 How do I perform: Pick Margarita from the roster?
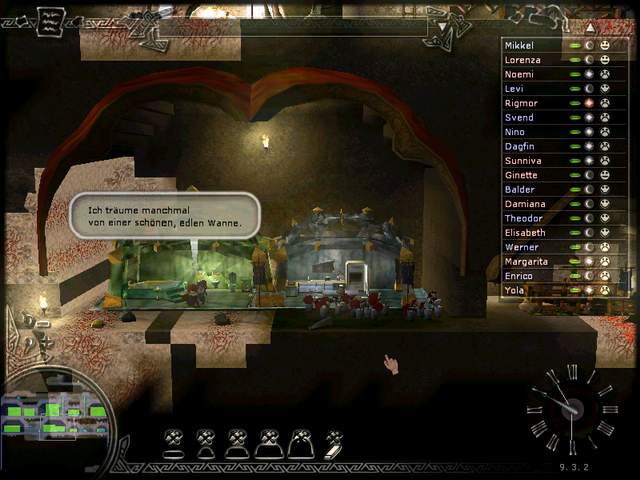[x=526, y=262]
